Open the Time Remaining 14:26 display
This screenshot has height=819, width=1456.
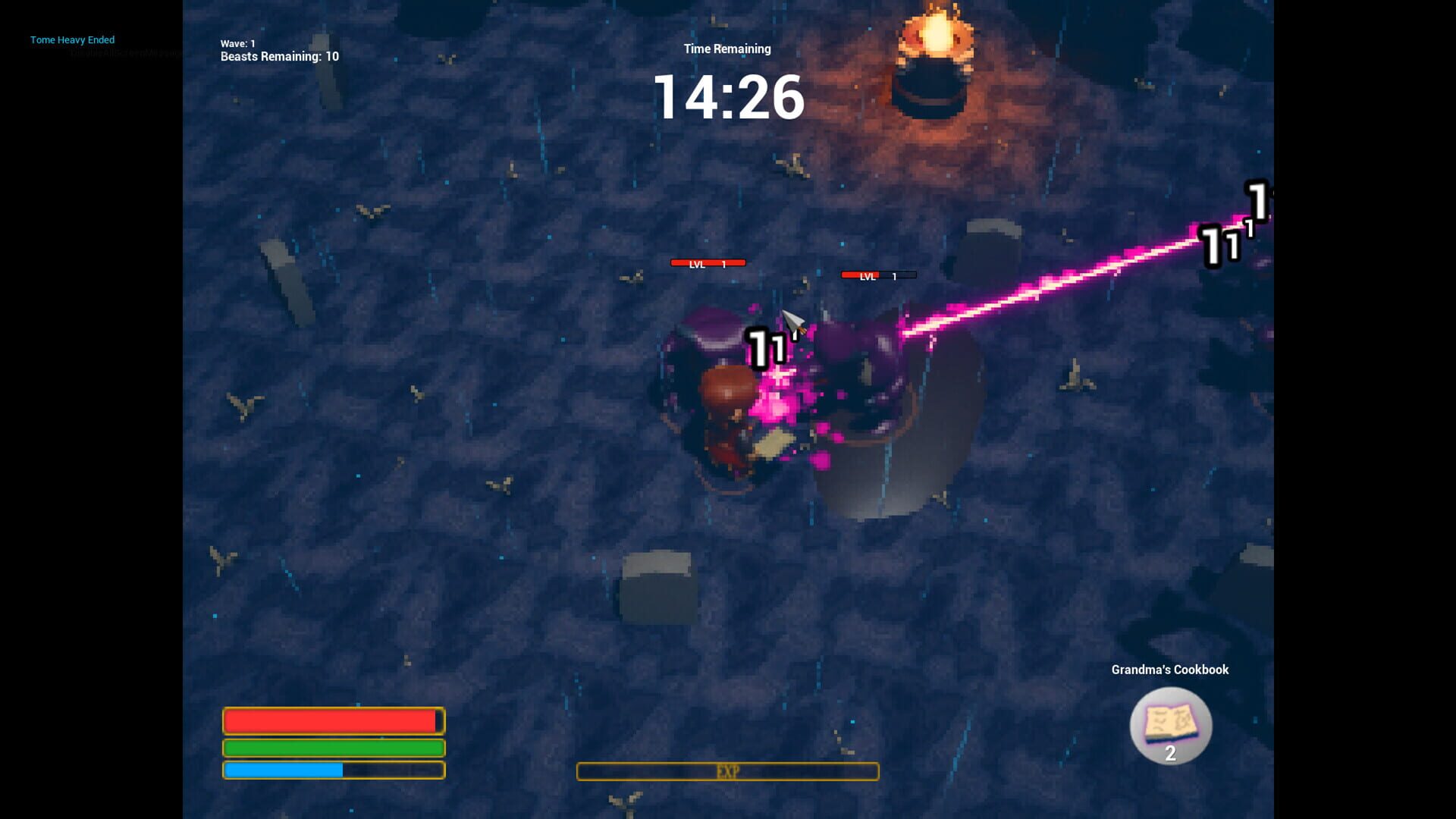pos(728,97)
